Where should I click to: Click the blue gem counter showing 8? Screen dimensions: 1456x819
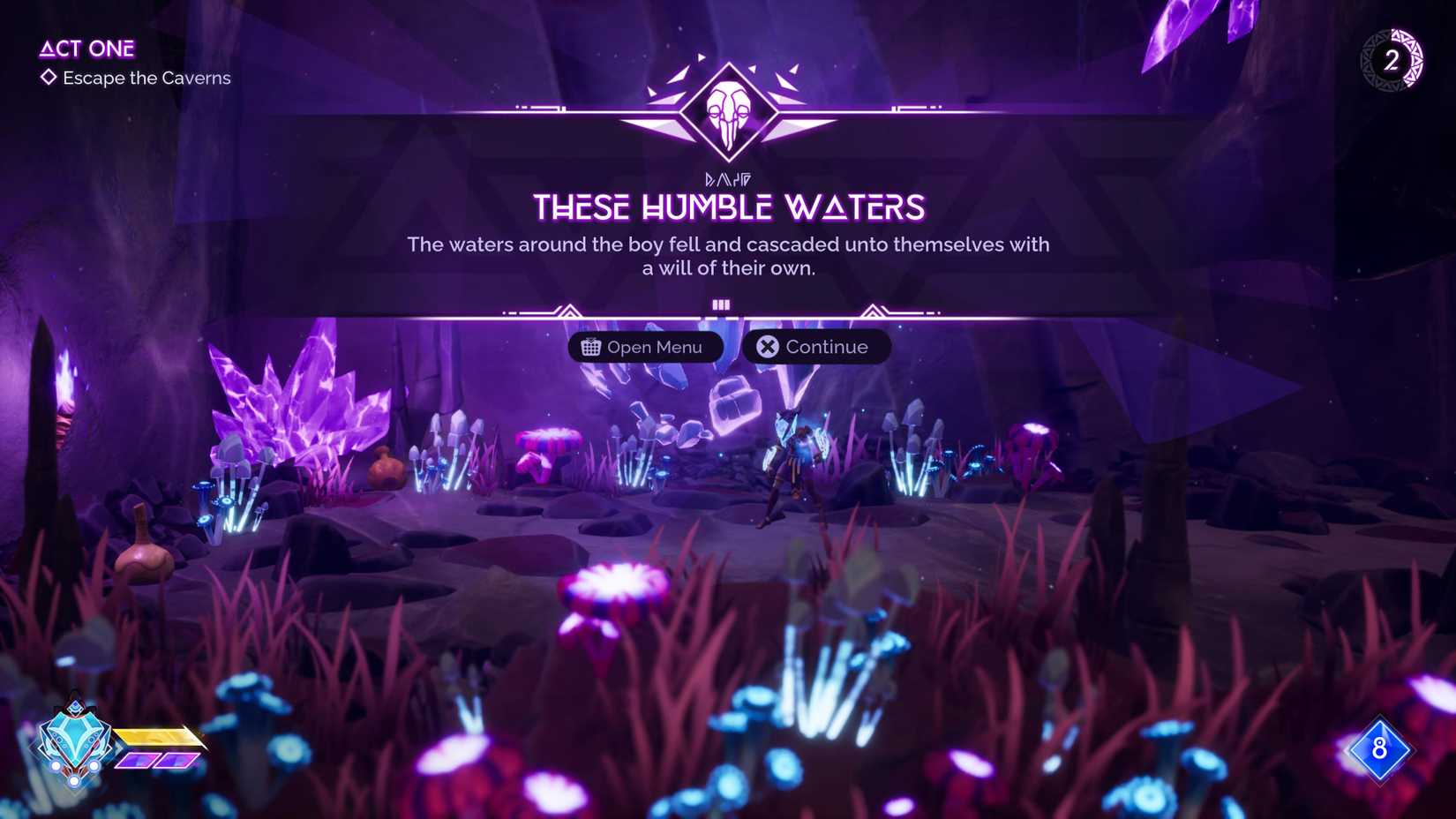click(1379, 749)
